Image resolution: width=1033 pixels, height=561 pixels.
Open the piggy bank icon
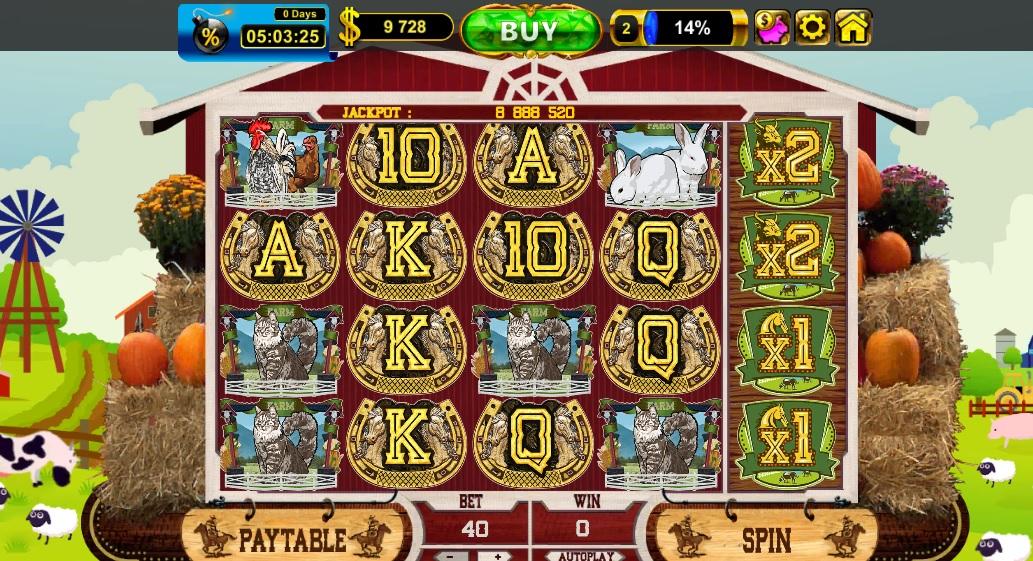pyautogui.click(x=771, y=28)
